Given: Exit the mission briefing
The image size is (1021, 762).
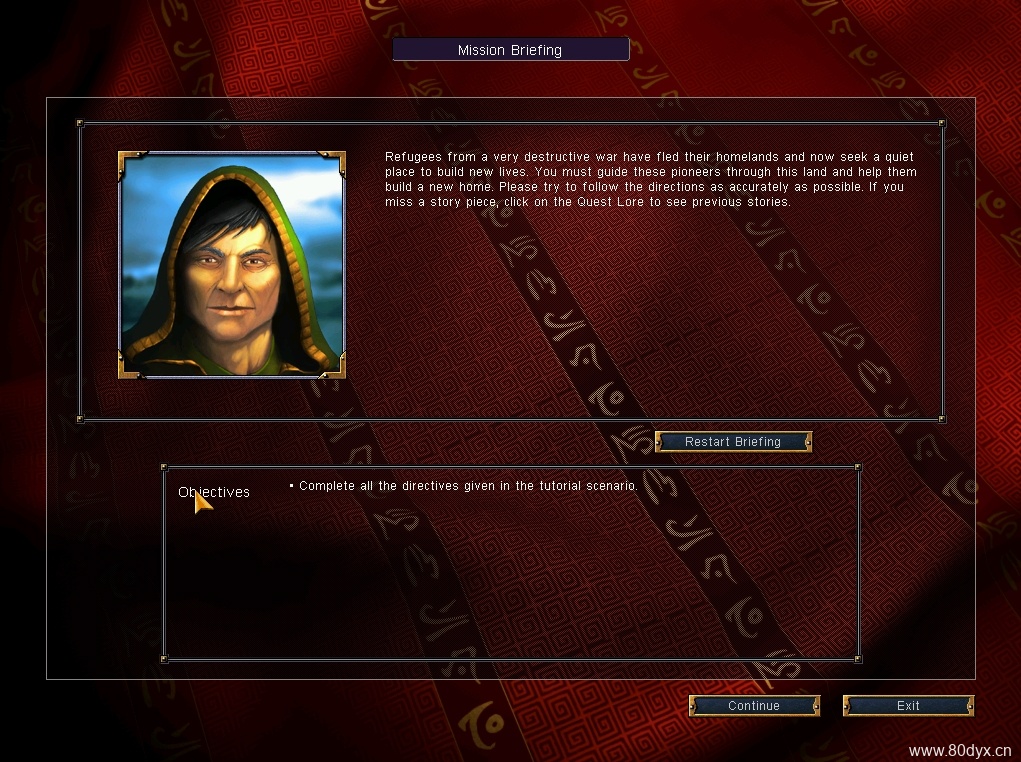Looking at the screenshot, I should point(908,706).
